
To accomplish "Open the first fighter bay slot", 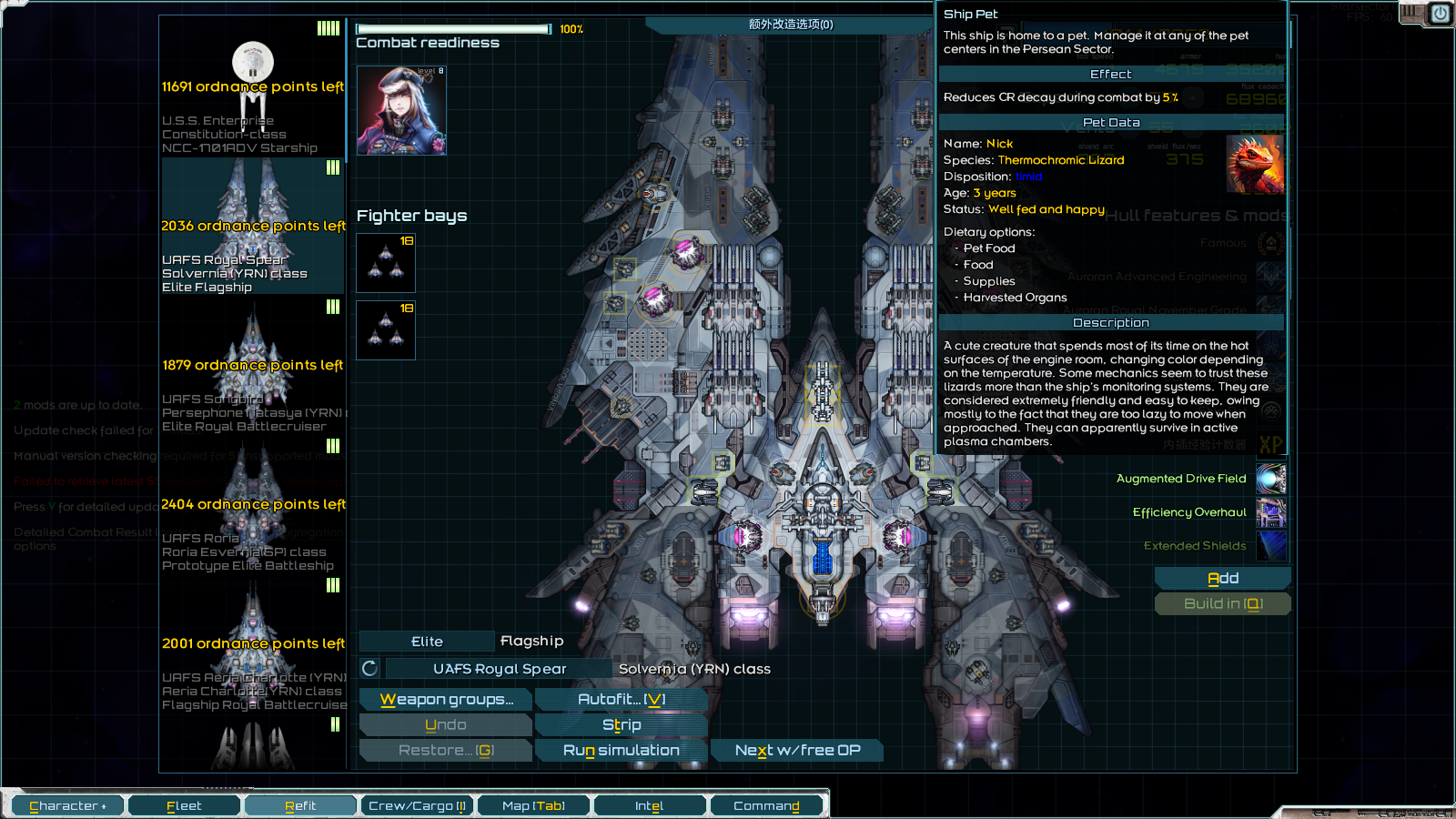I will (x=386, y=263).
